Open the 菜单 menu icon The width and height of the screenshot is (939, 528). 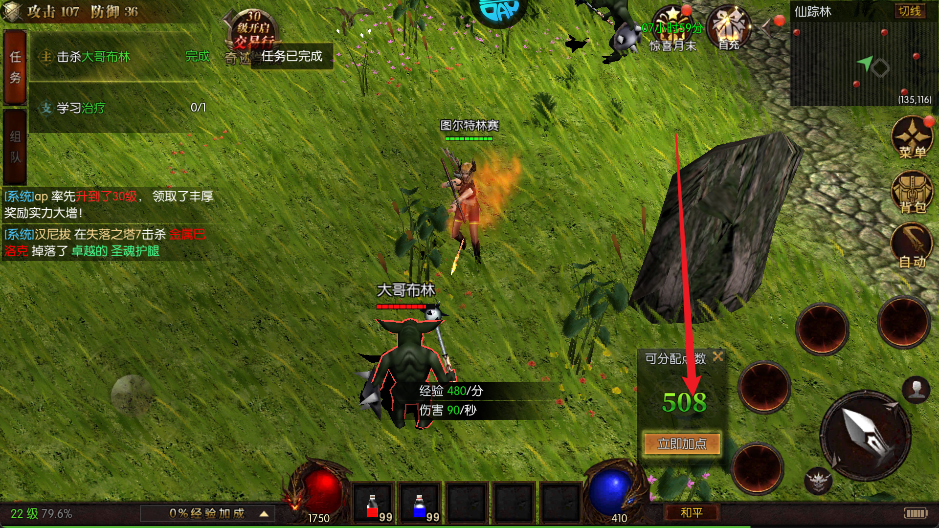(x=912, y=137)
